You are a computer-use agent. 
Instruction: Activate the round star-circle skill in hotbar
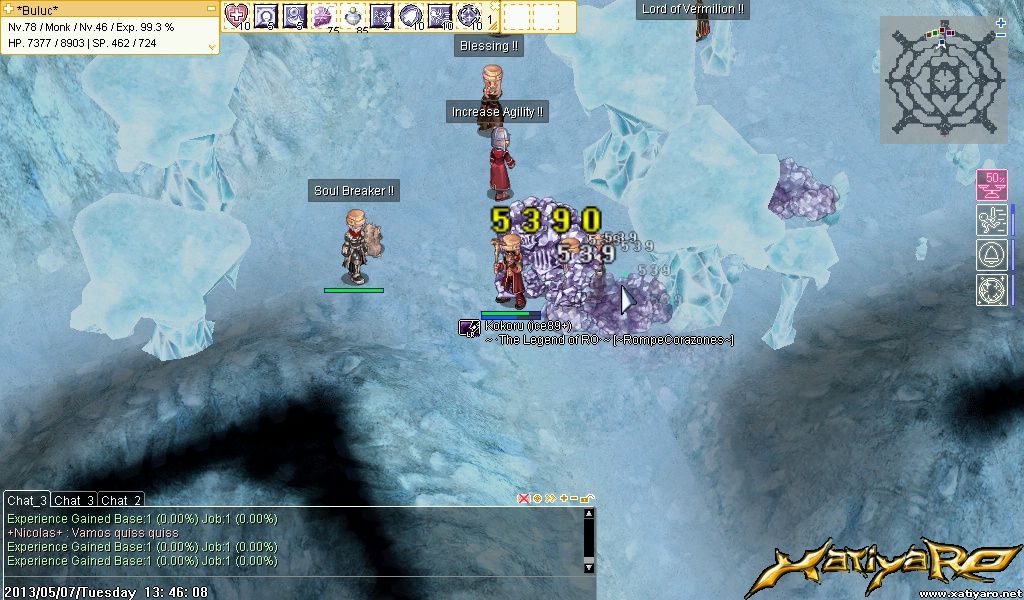(x=469, y=15)
